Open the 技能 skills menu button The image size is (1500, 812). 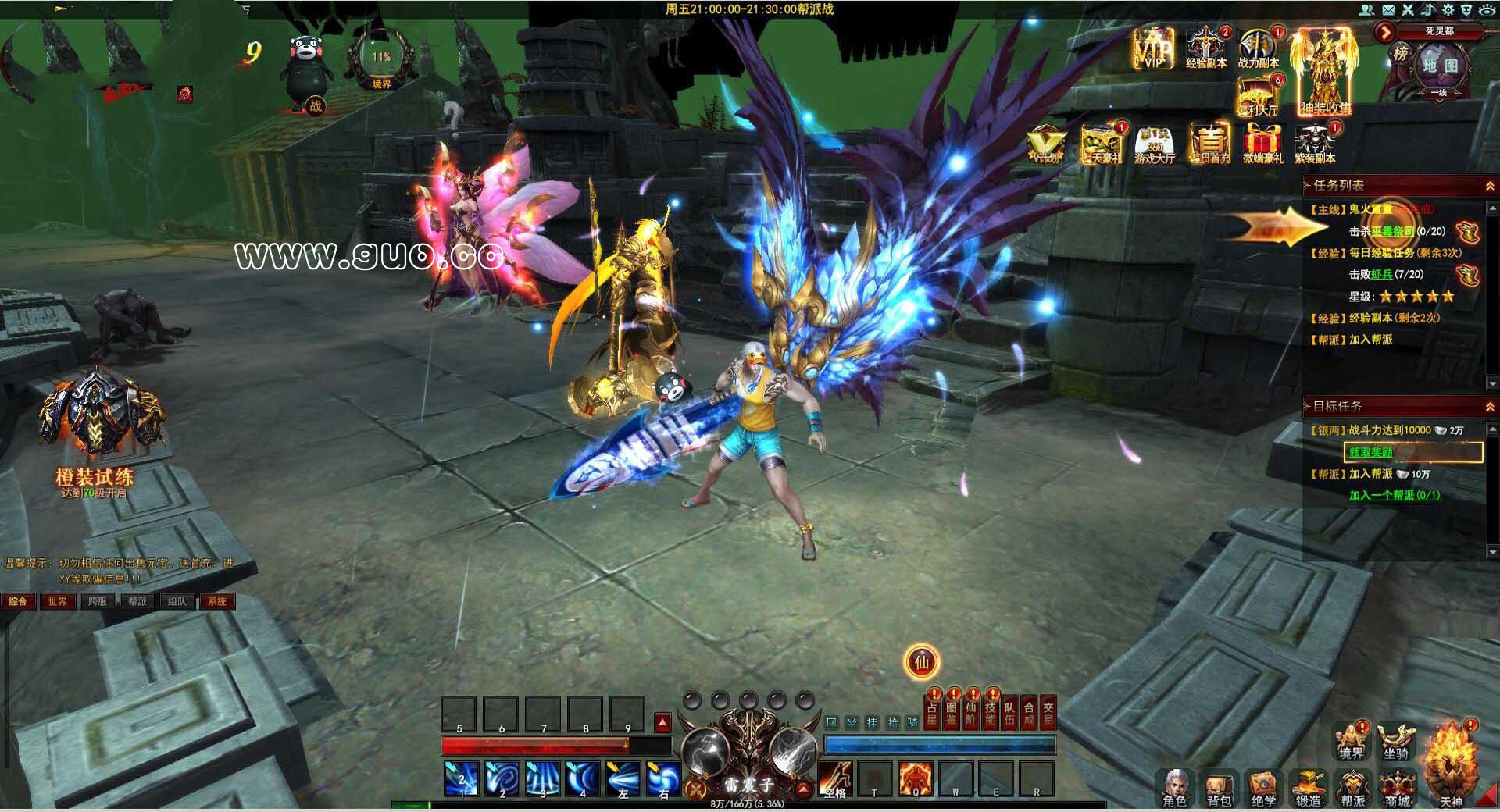(x=990, y=714)
